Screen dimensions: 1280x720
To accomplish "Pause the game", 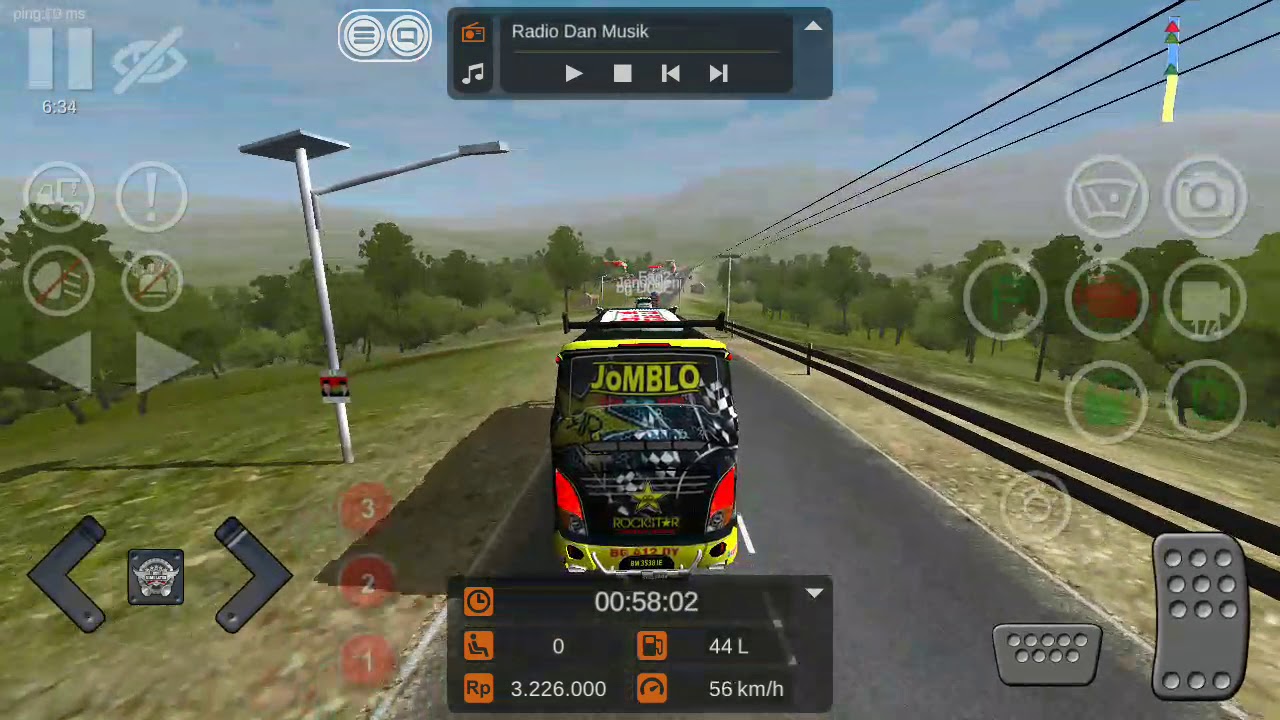I will pyautogui.click(x=59, y=60).
